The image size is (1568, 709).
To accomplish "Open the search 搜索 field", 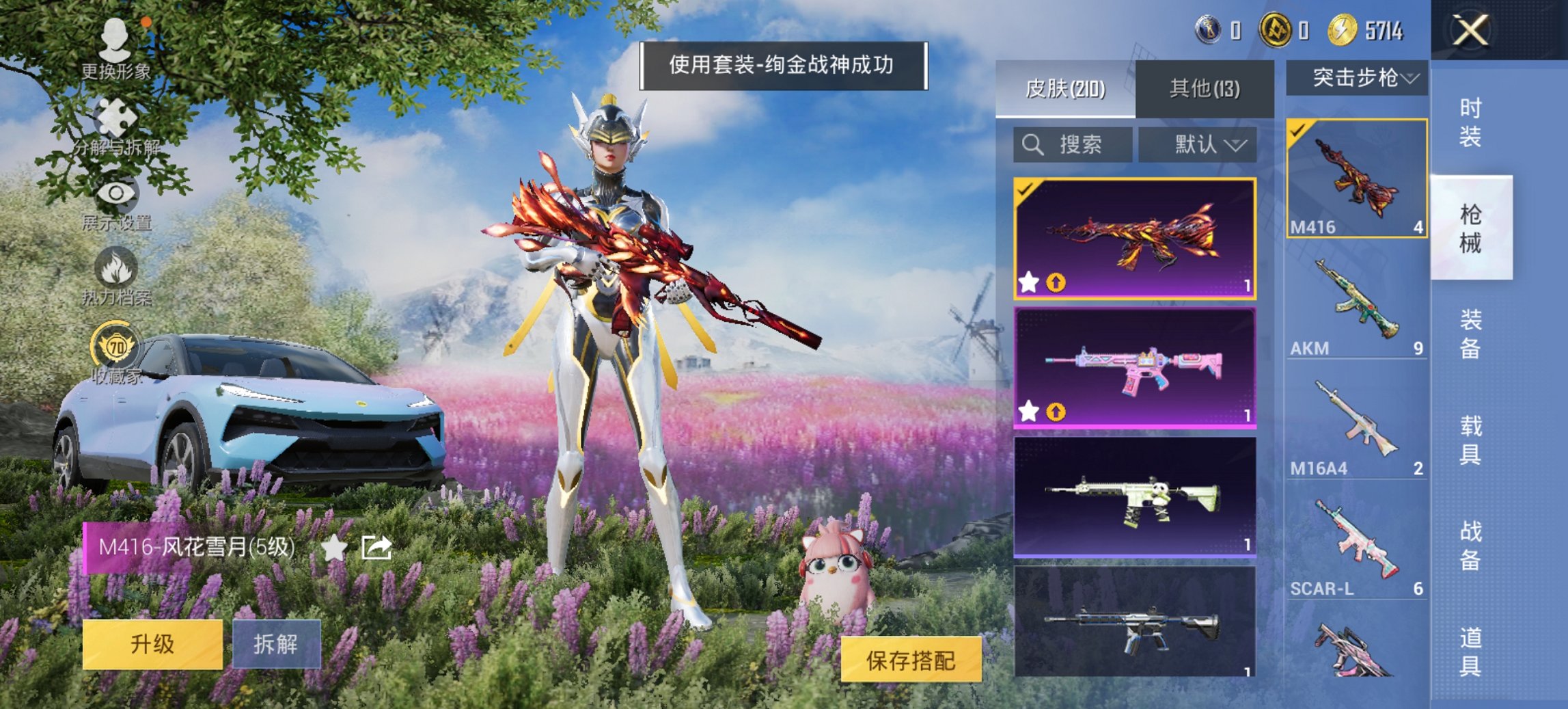I will [1073, 145].
